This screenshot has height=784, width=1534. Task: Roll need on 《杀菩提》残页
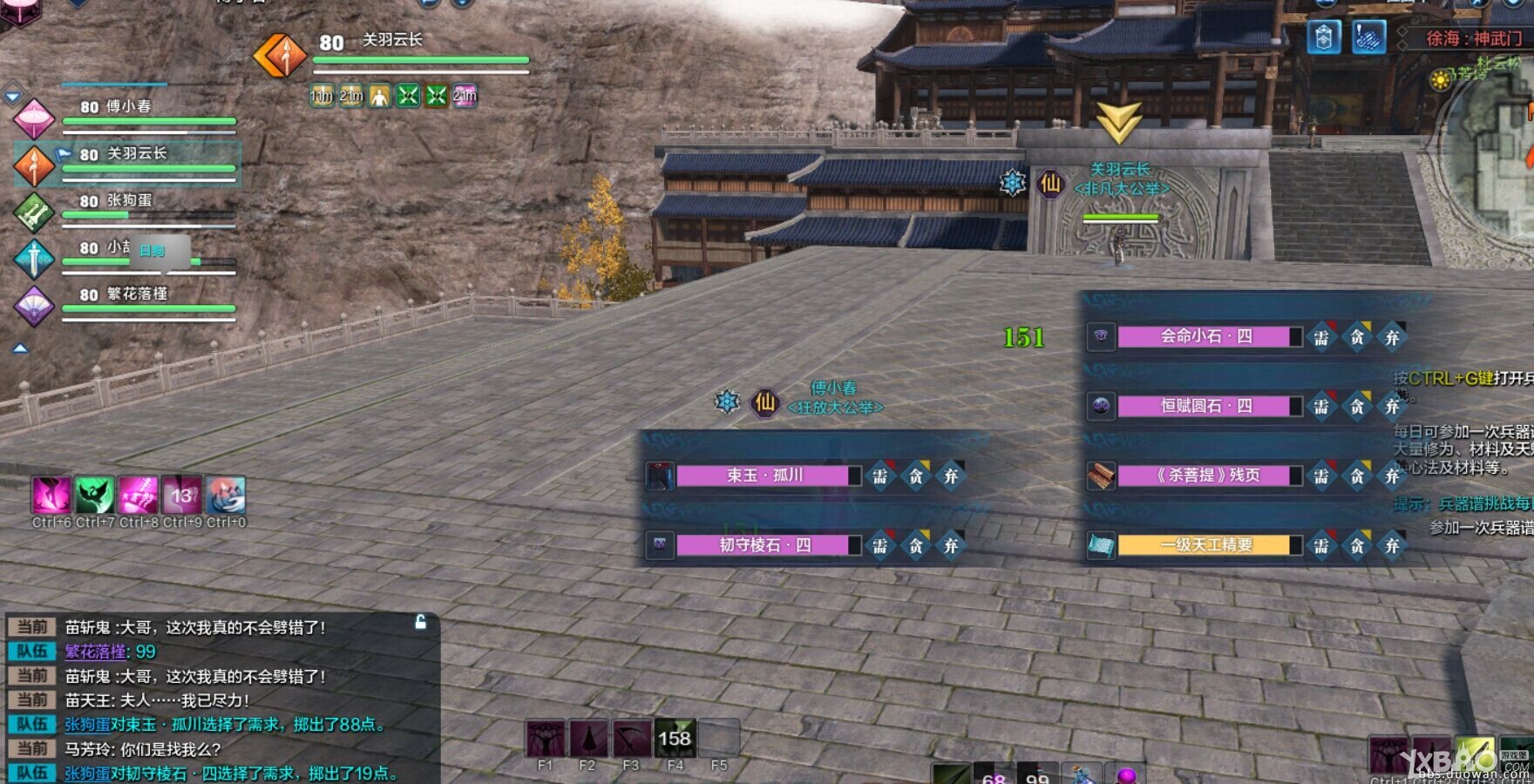[x=1321, y=476]
